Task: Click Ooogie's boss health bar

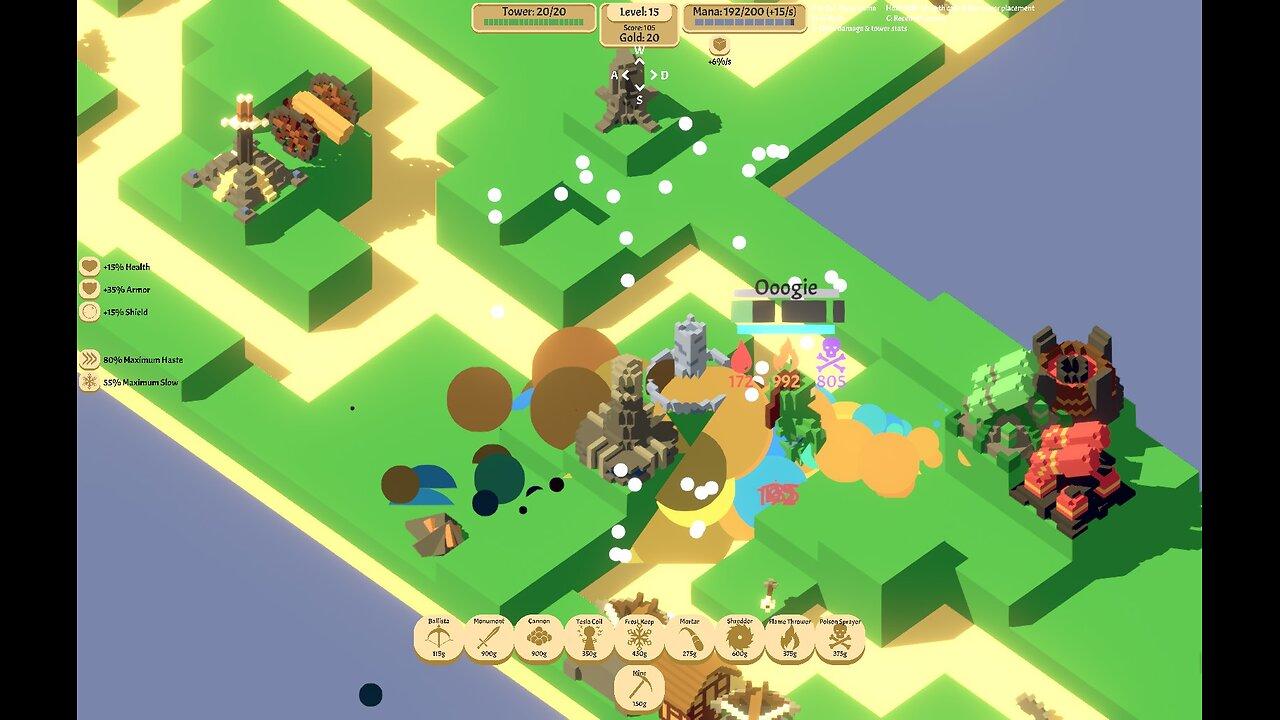Action: (789, 311)
